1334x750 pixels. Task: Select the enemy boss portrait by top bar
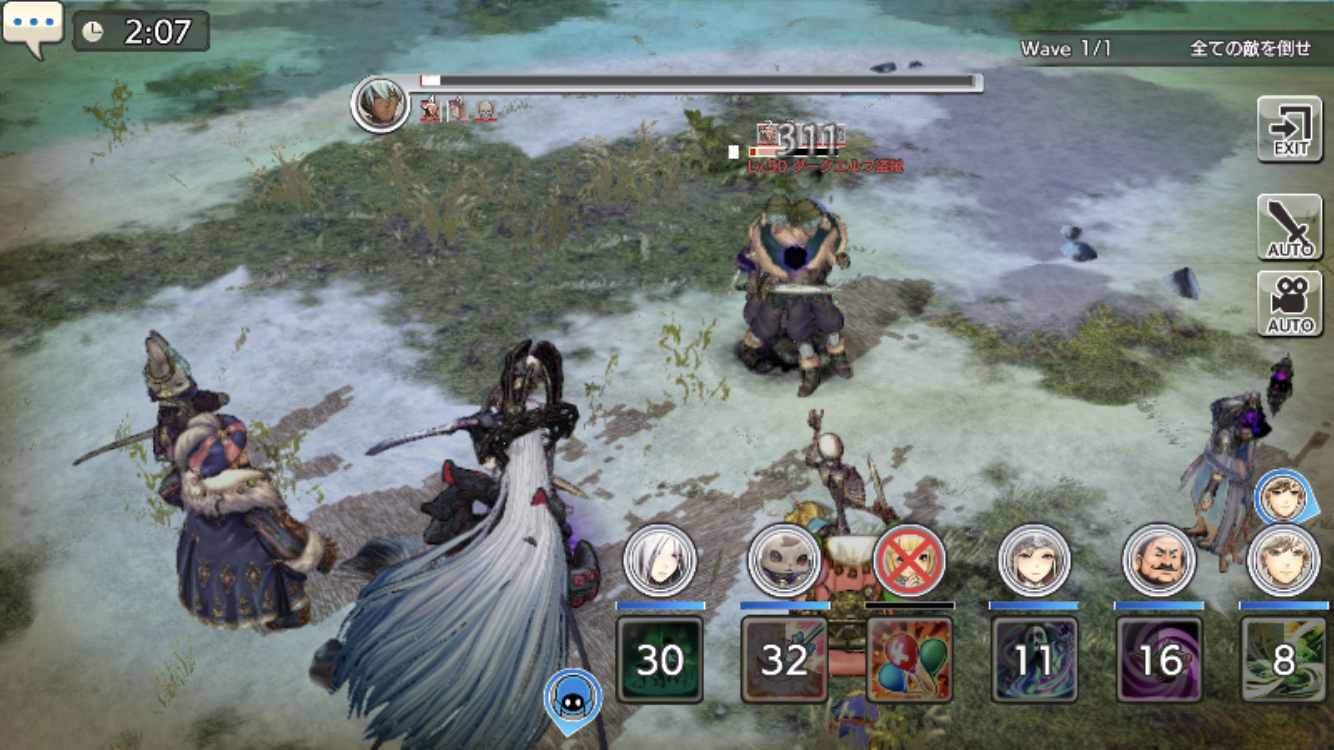(381, 104)
